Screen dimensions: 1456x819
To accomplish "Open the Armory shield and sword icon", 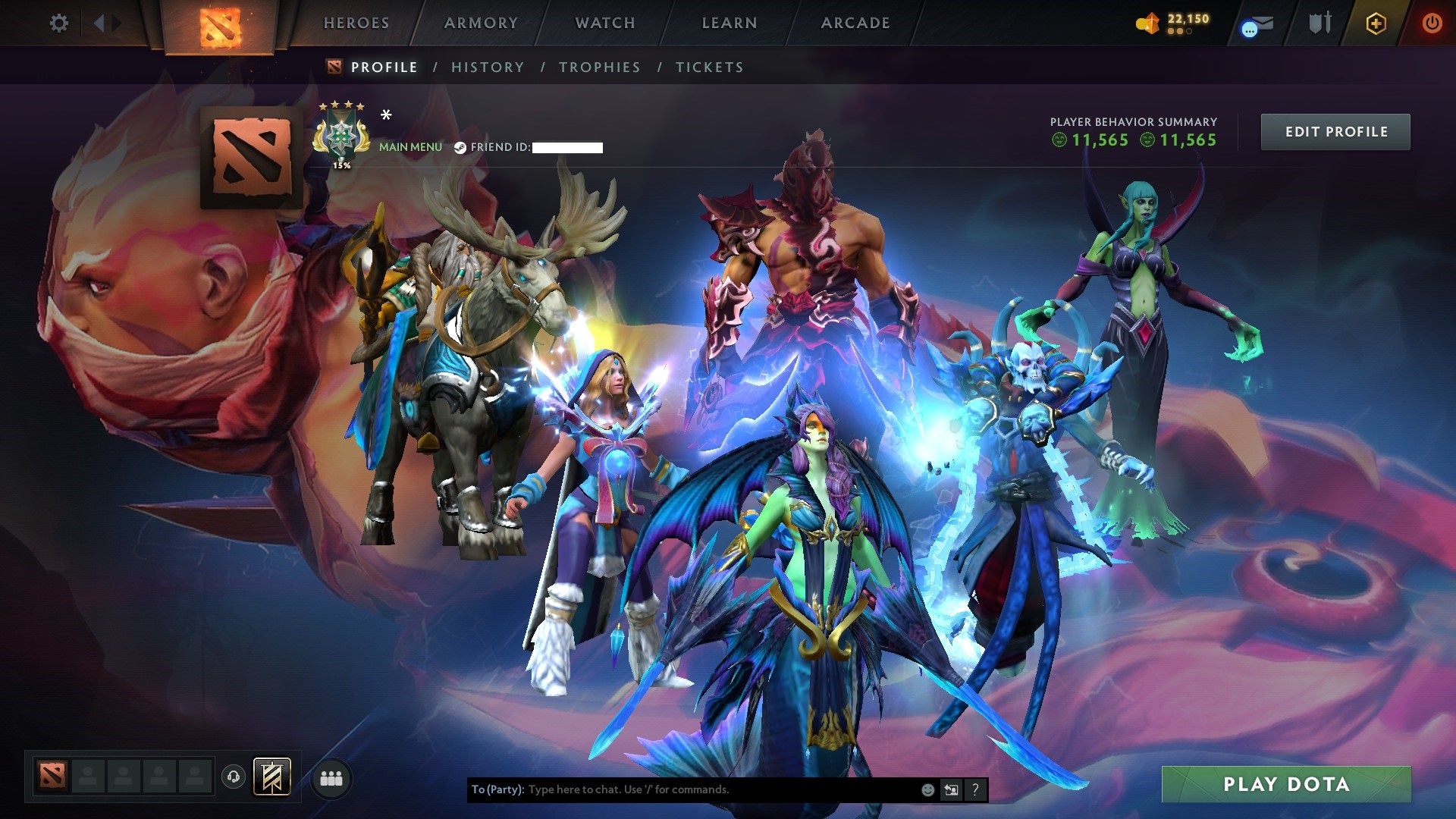I will [x=1321, y=23].
